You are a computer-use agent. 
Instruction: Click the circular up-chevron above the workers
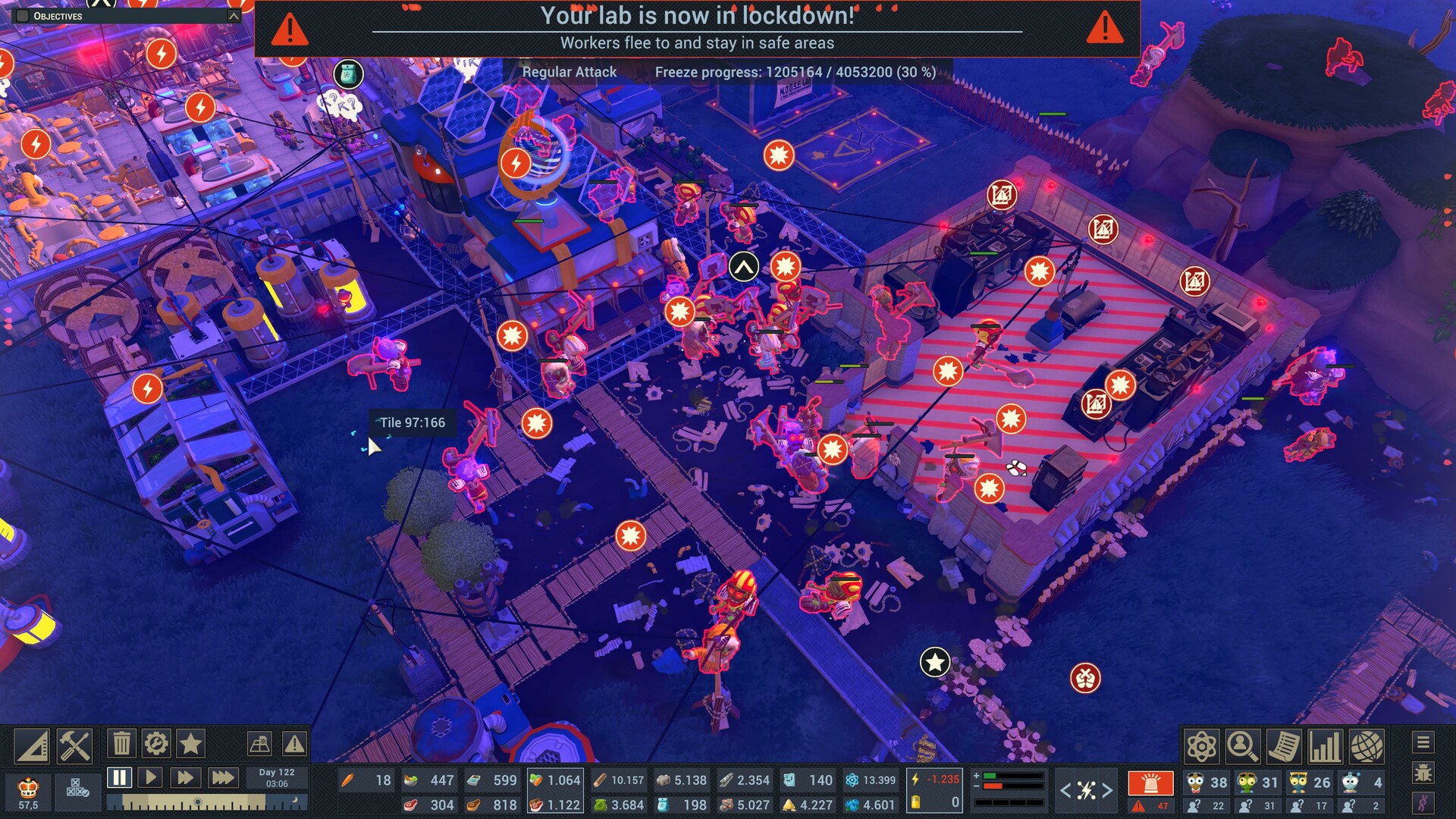(742, 266)
